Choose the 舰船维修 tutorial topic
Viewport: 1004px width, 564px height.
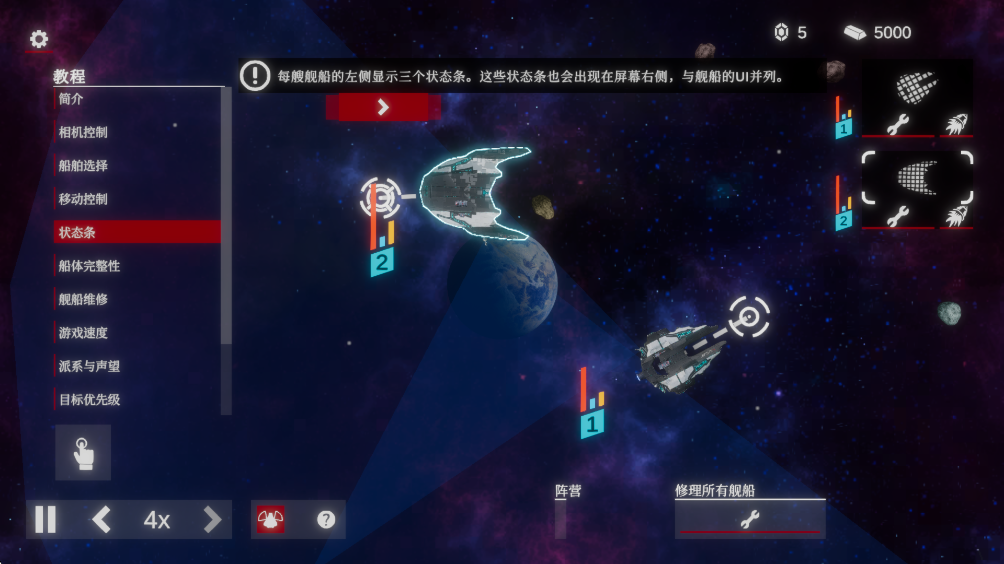[137, 299]
